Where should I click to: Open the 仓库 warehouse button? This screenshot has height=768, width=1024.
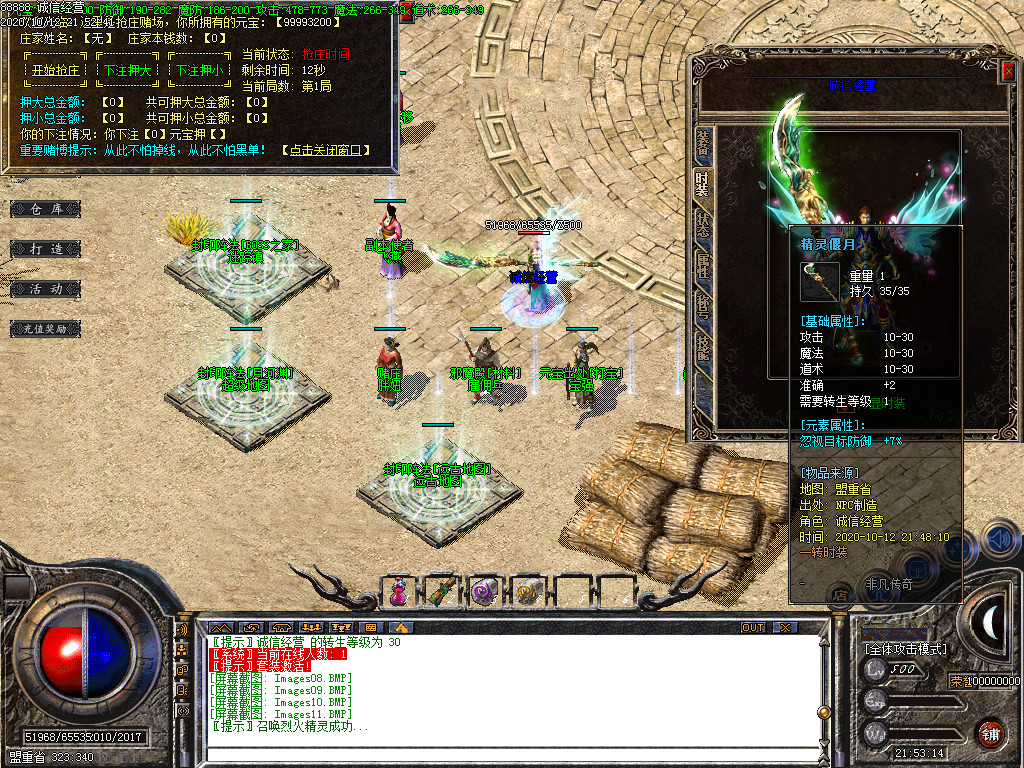point(46,209)
